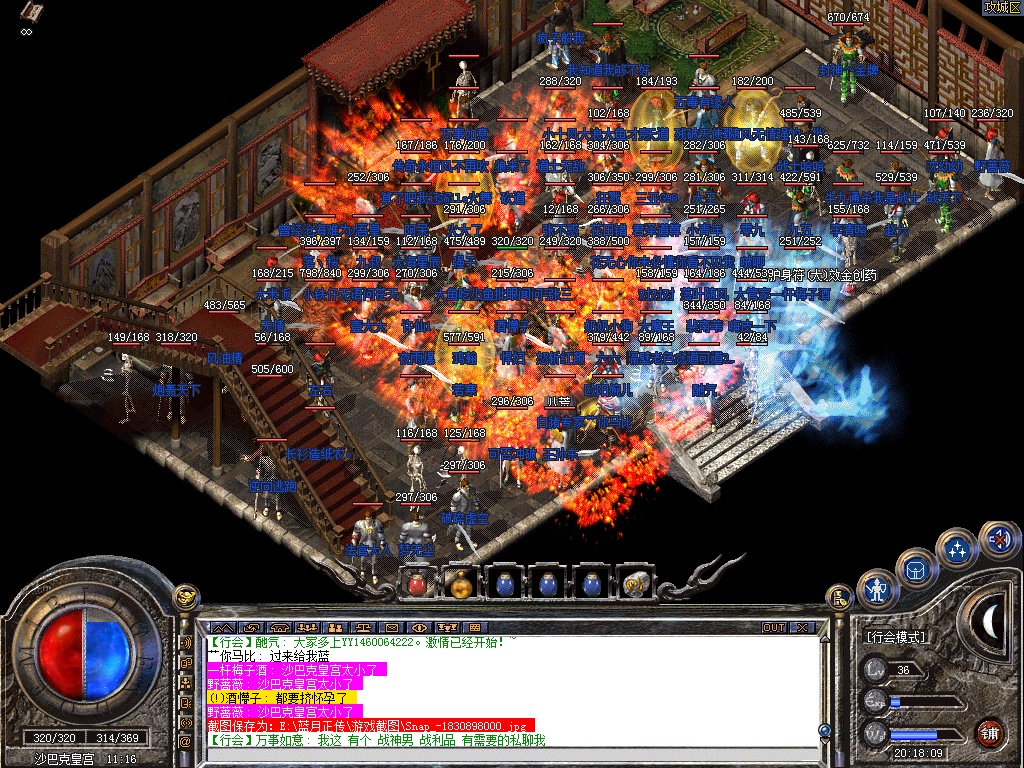The width and height of the screenshot is (1024, 768).
Task: Open the character equipment panel (knight icon)
Action: 879,589
